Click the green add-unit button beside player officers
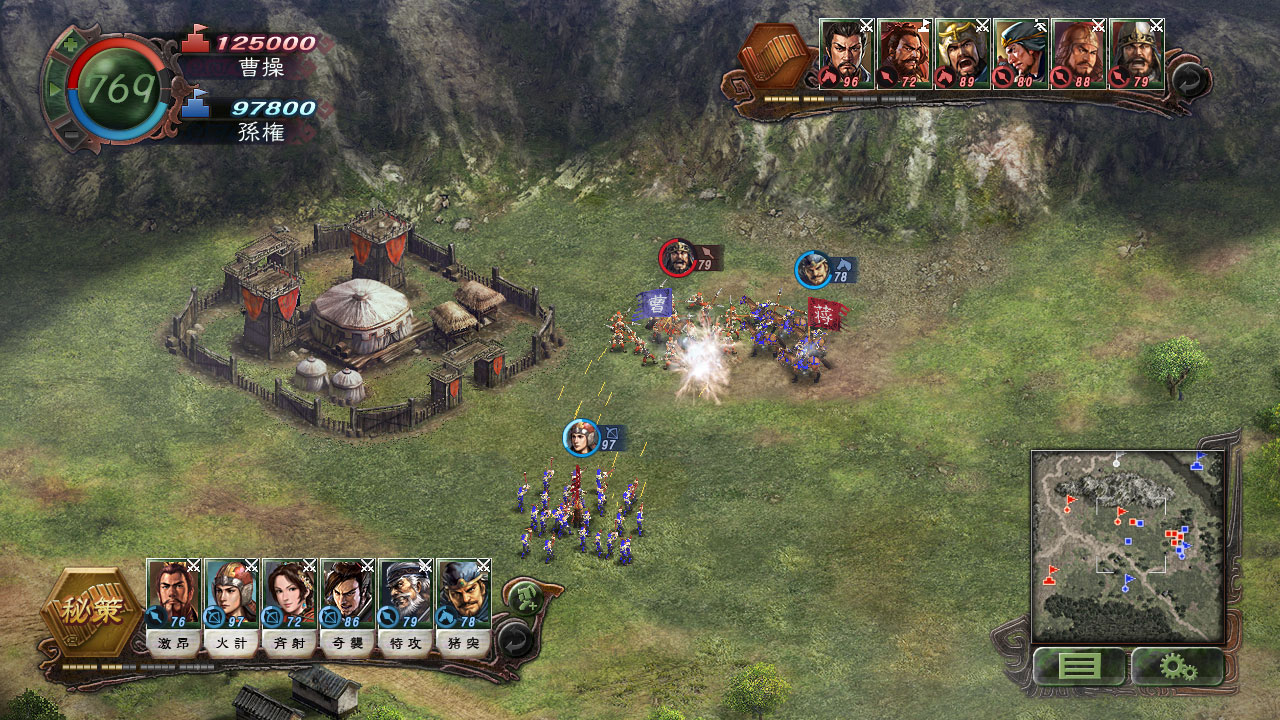 524,597
